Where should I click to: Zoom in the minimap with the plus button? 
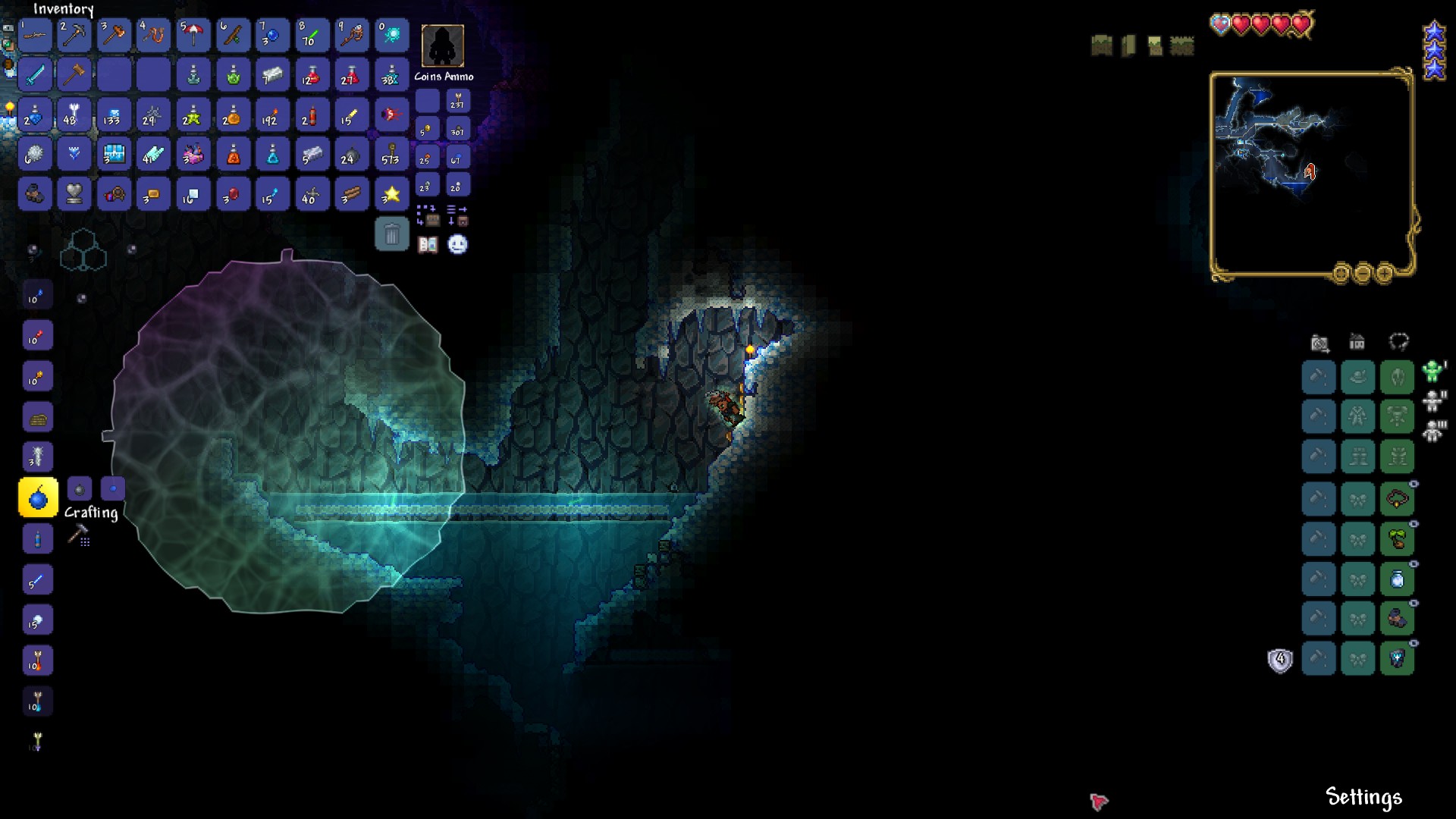1385,275
